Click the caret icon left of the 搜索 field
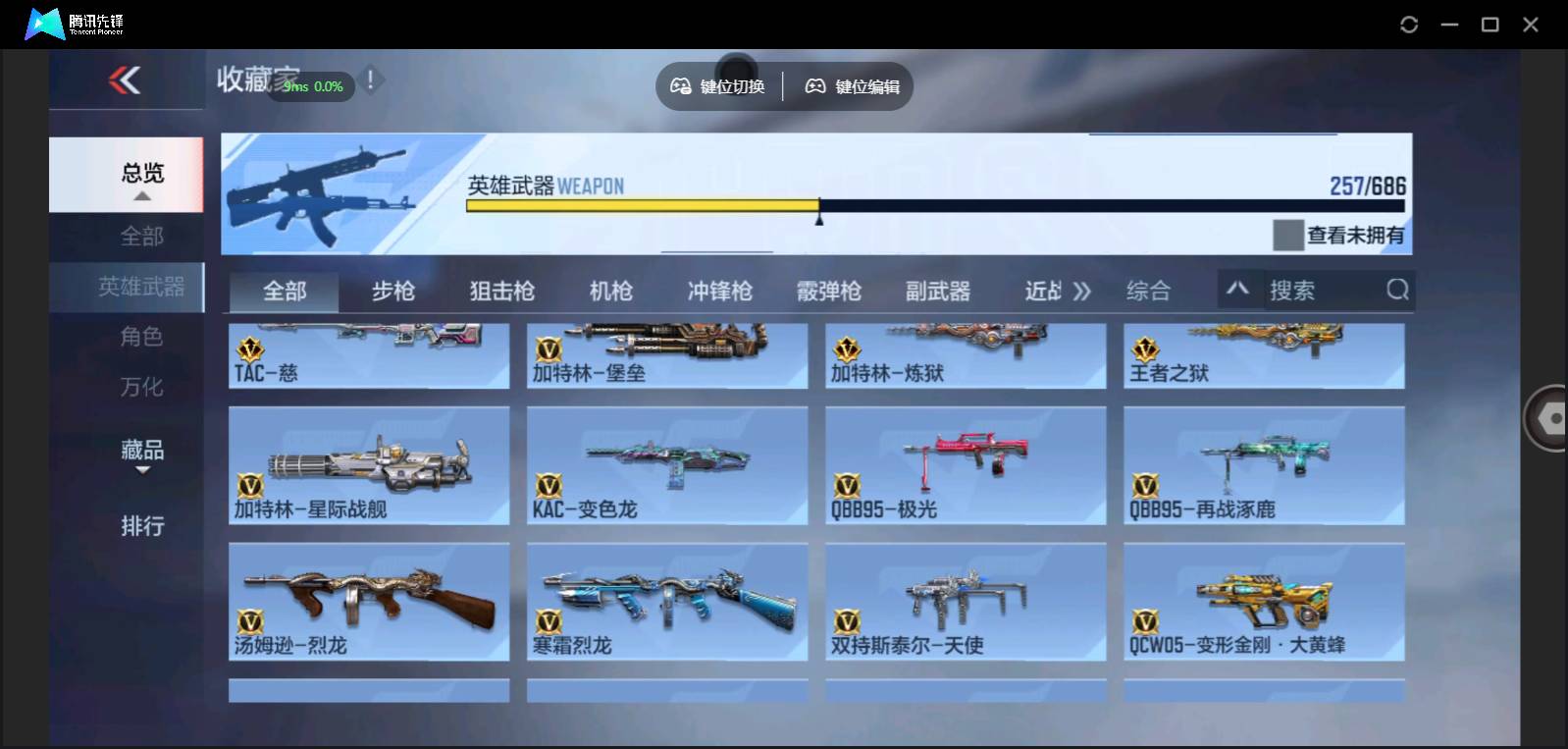Viewport: 1568px width, 749px height. pyautogui.click(x=1238, y=290)
